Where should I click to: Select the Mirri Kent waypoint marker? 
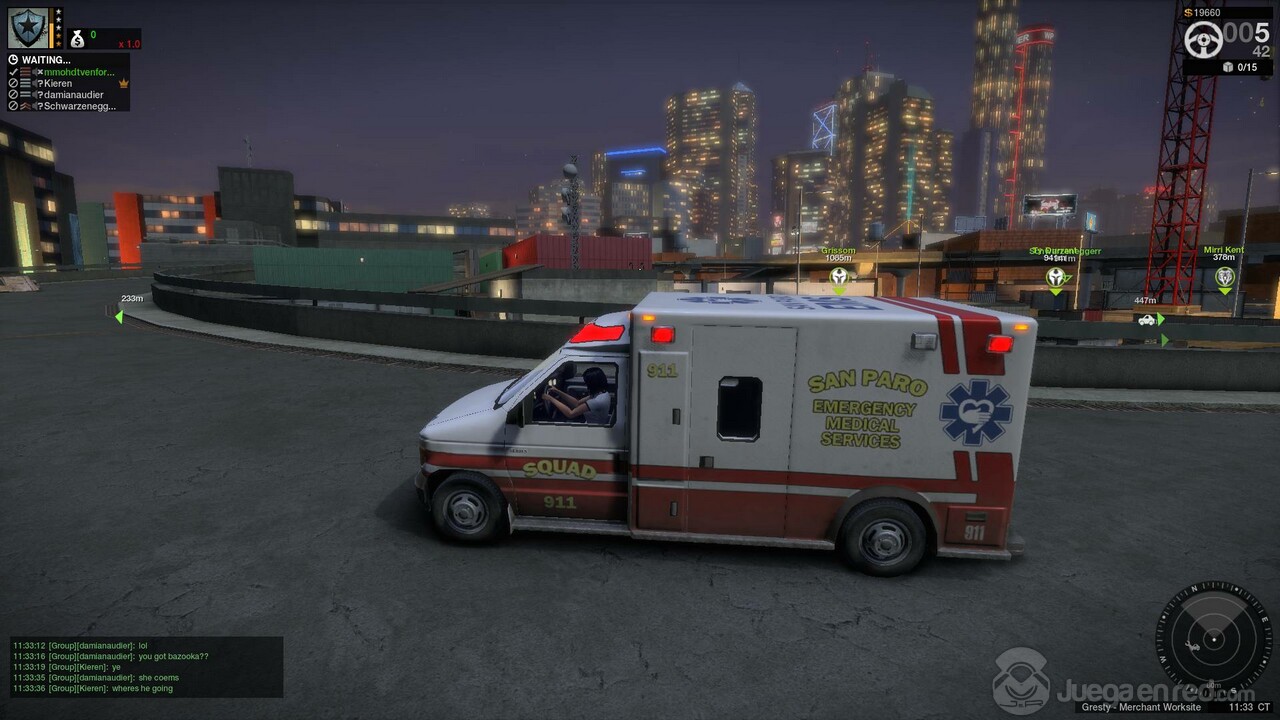tap(1224, 276)
